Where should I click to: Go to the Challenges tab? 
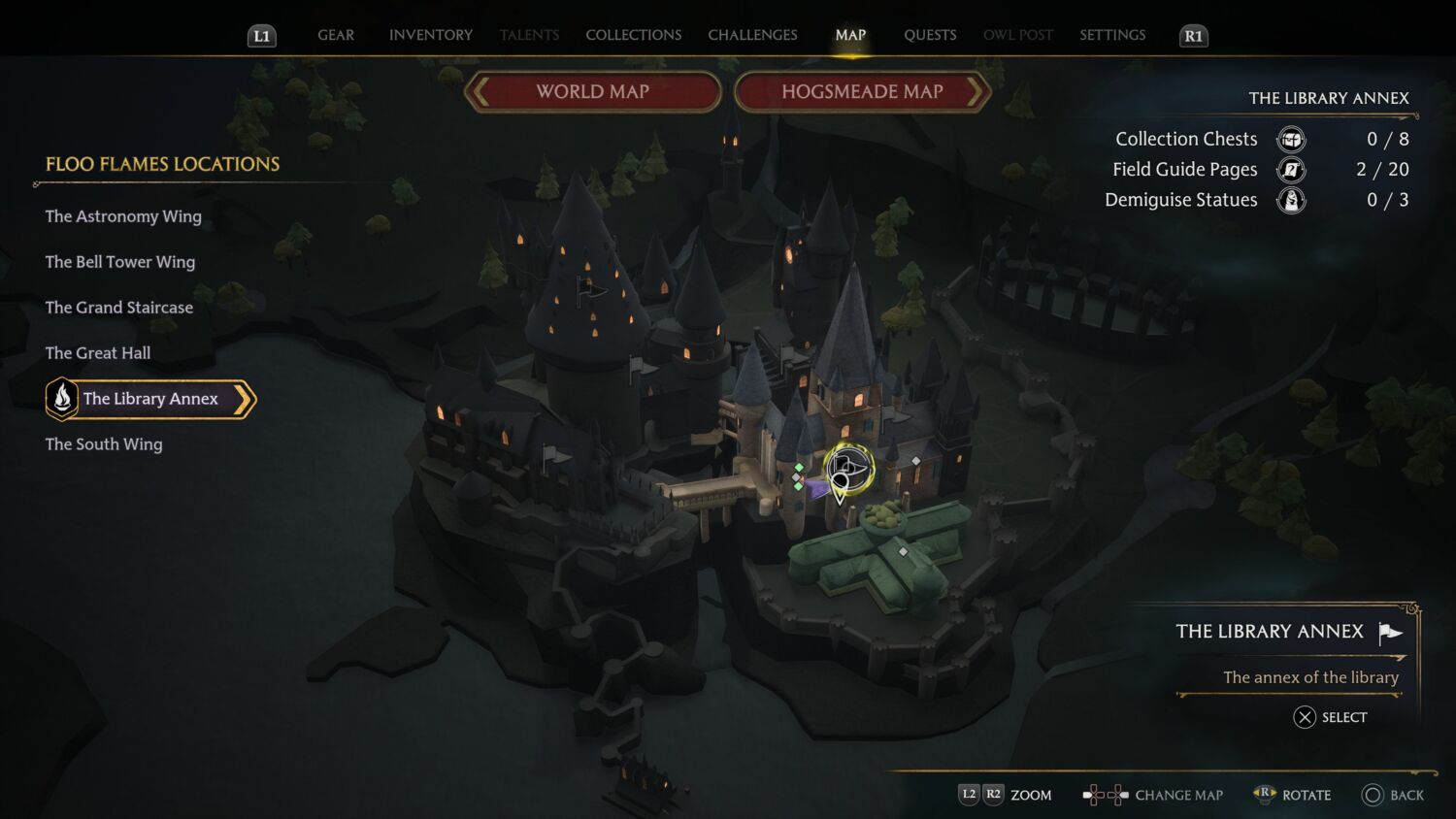pyautogui.click(x=752, y=35)
